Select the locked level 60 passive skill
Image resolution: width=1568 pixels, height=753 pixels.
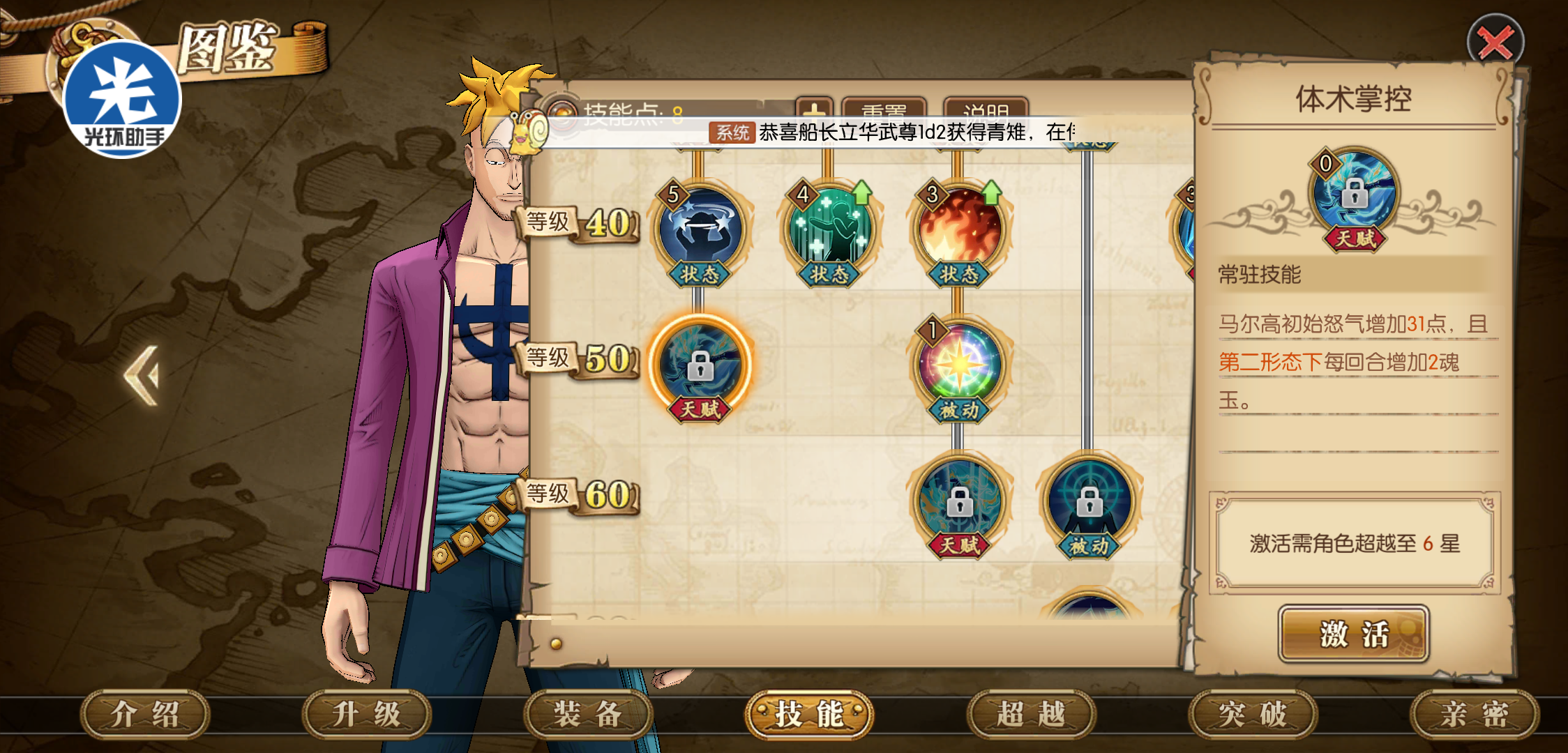tap(1089, 501)
